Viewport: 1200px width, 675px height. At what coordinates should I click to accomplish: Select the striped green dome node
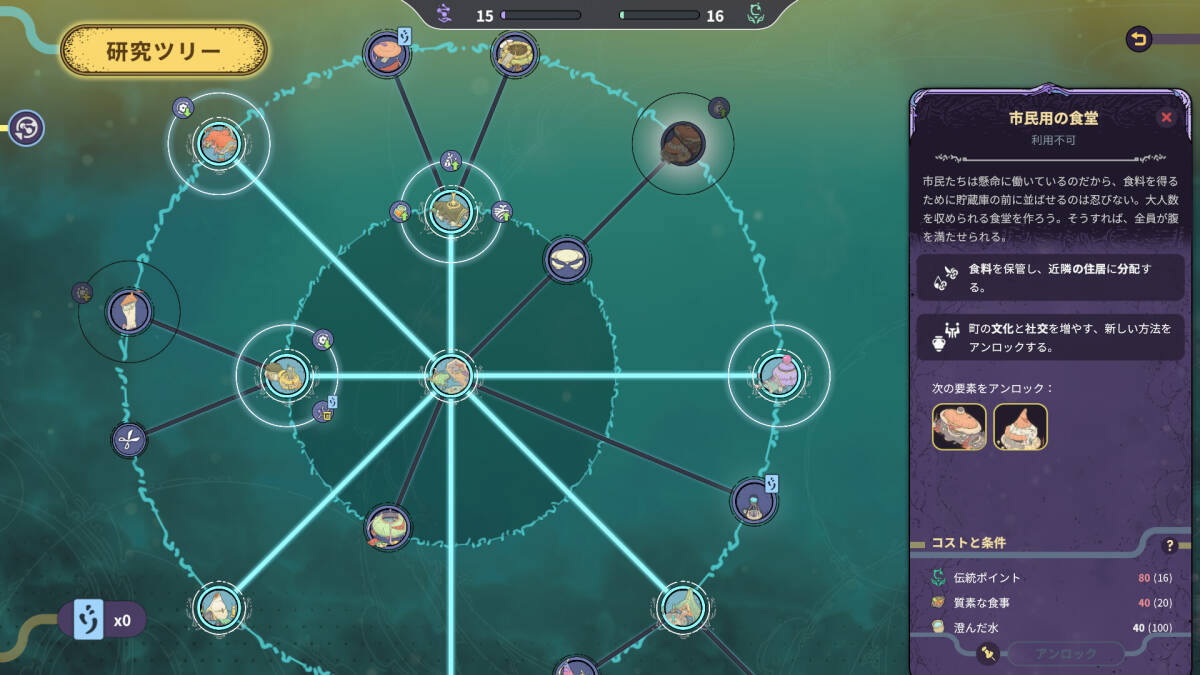coord(387,527)
